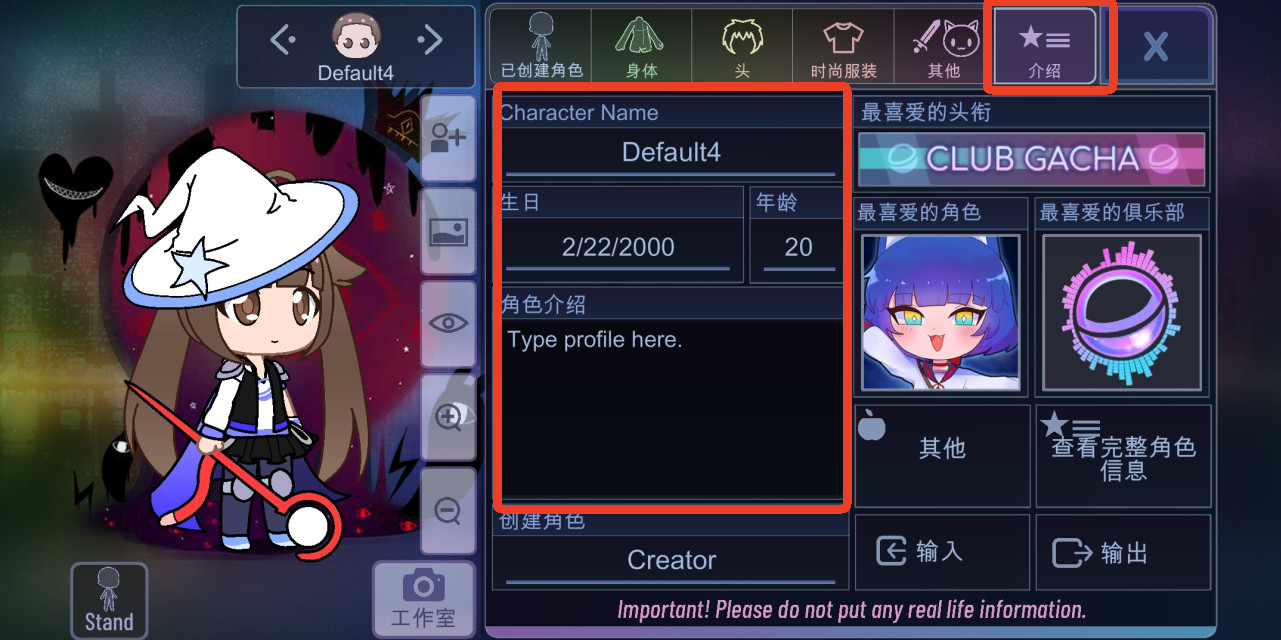Switch to the 其他 sword-and-cat tab
The image size is (1281, 640).
(x=943, y=46)
